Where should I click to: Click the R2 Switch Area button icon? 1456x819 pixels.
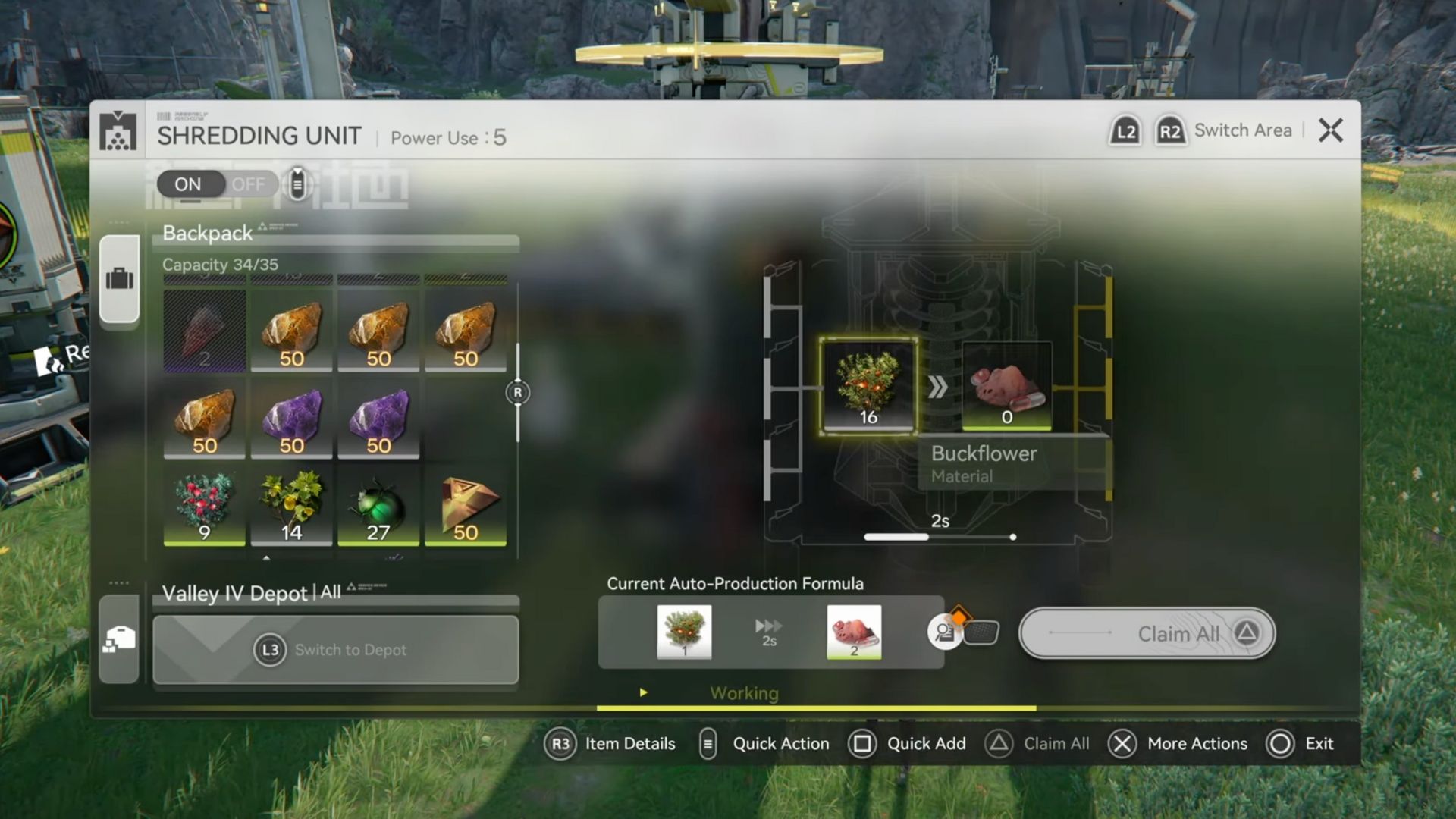point(1170,130)
